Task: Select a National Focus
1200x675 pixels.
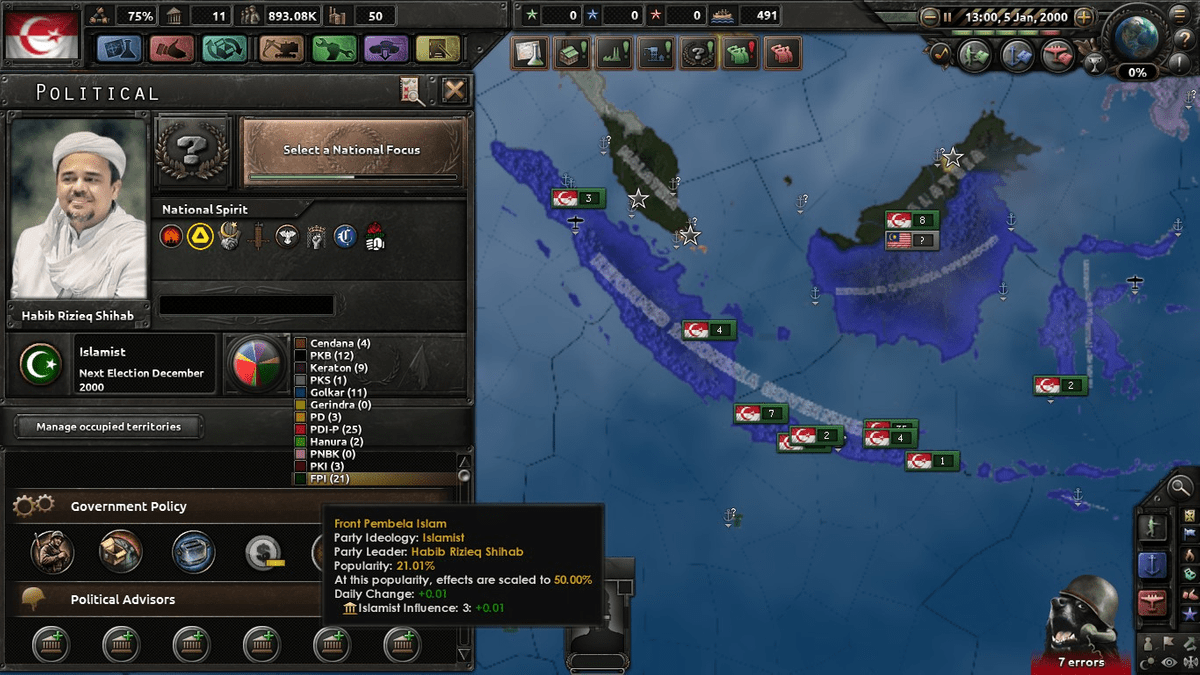Action: pyautogui.click(x=354, y=151)
